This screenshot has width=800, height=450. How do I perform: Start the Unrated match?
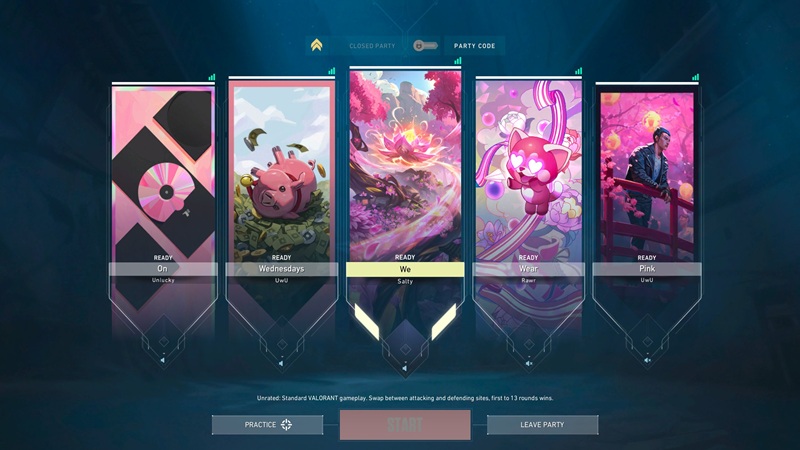(x=404, y=425)
